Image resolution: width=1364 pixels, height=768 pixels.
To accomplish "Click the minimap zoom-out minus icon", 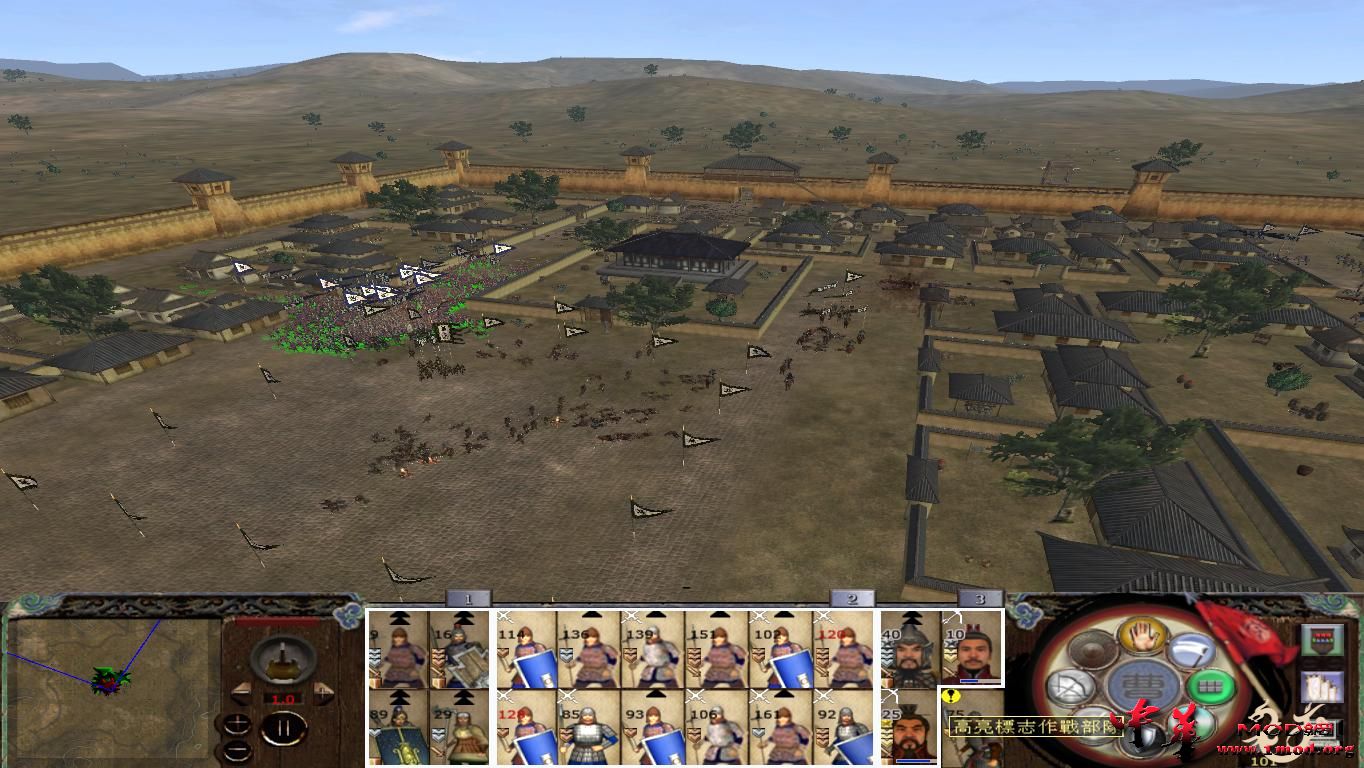I will [x=238, y=750].
